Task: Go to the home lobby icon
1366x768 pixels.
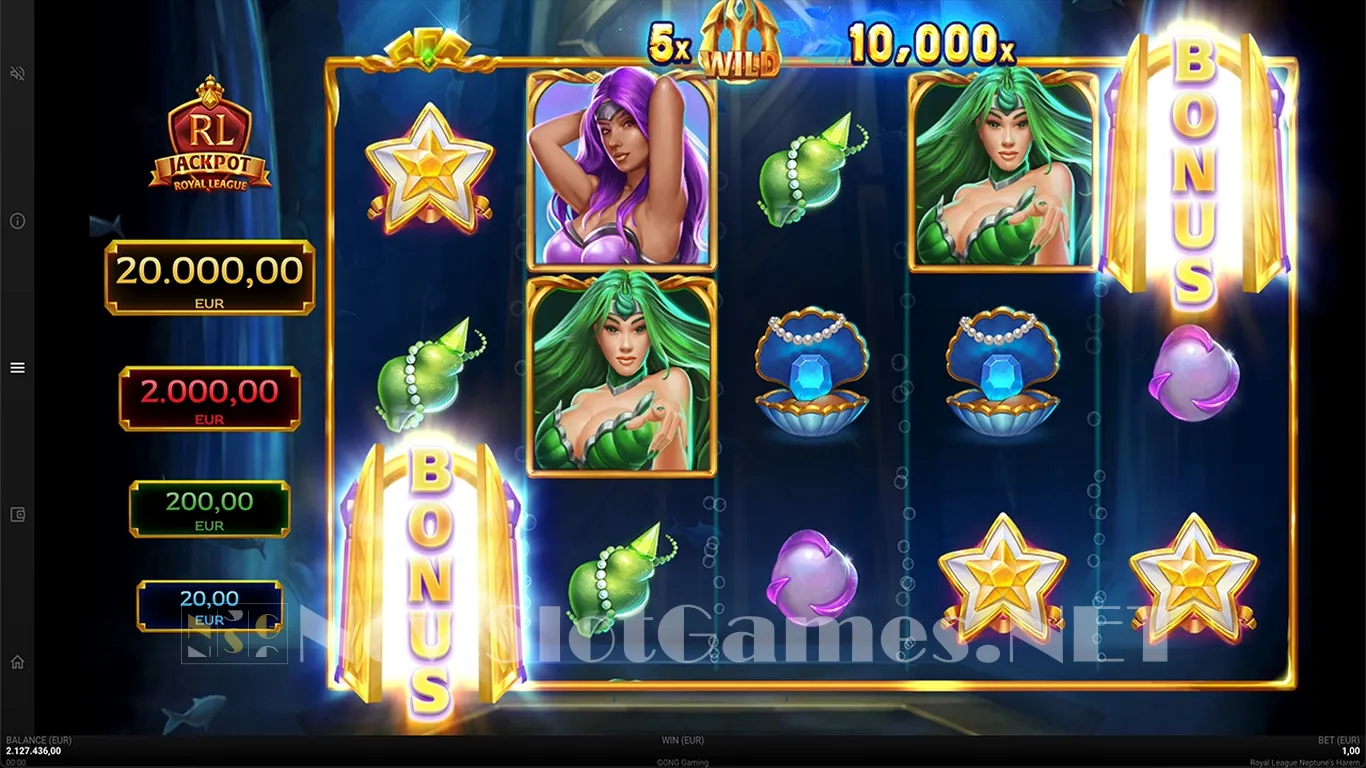Action: (x=17, y=662)
